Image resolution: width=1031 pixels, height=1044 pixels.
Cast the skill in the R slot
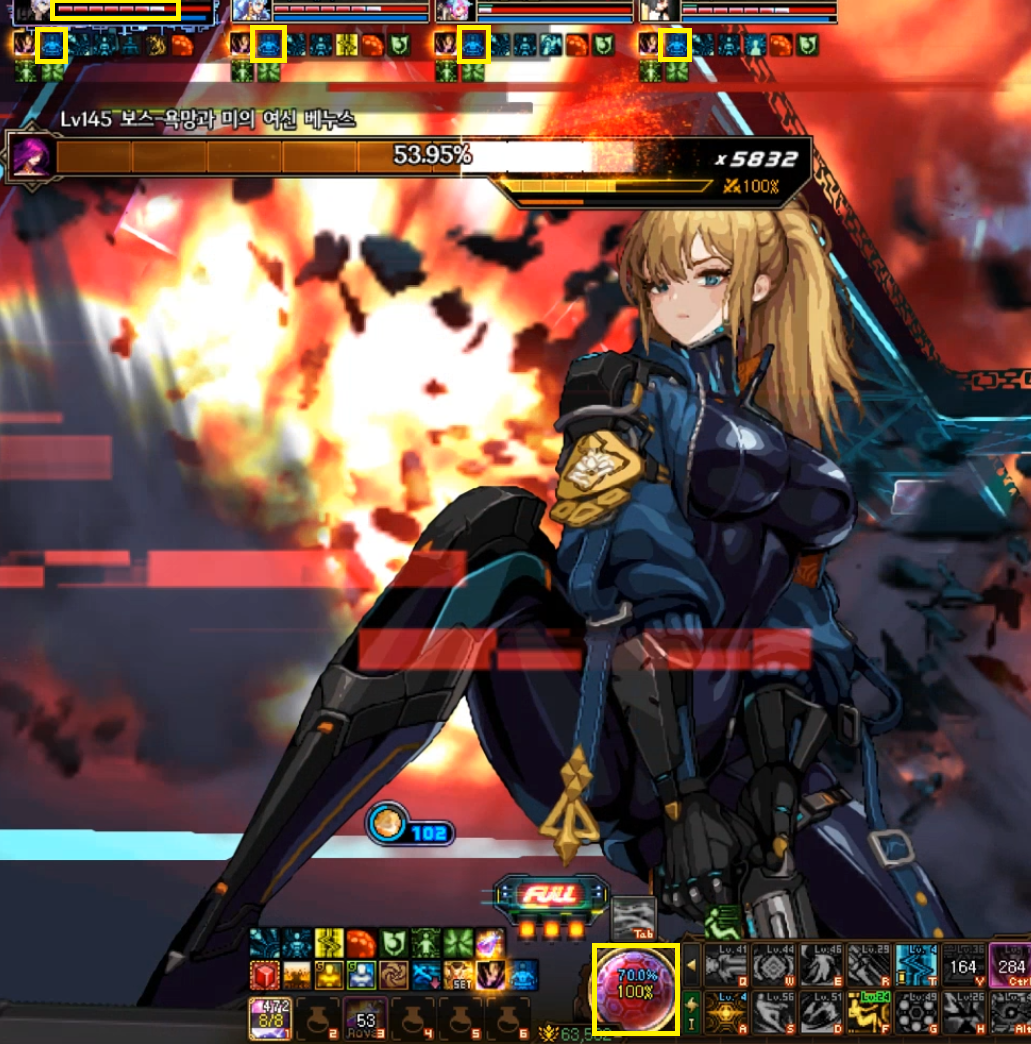point(868,965)
